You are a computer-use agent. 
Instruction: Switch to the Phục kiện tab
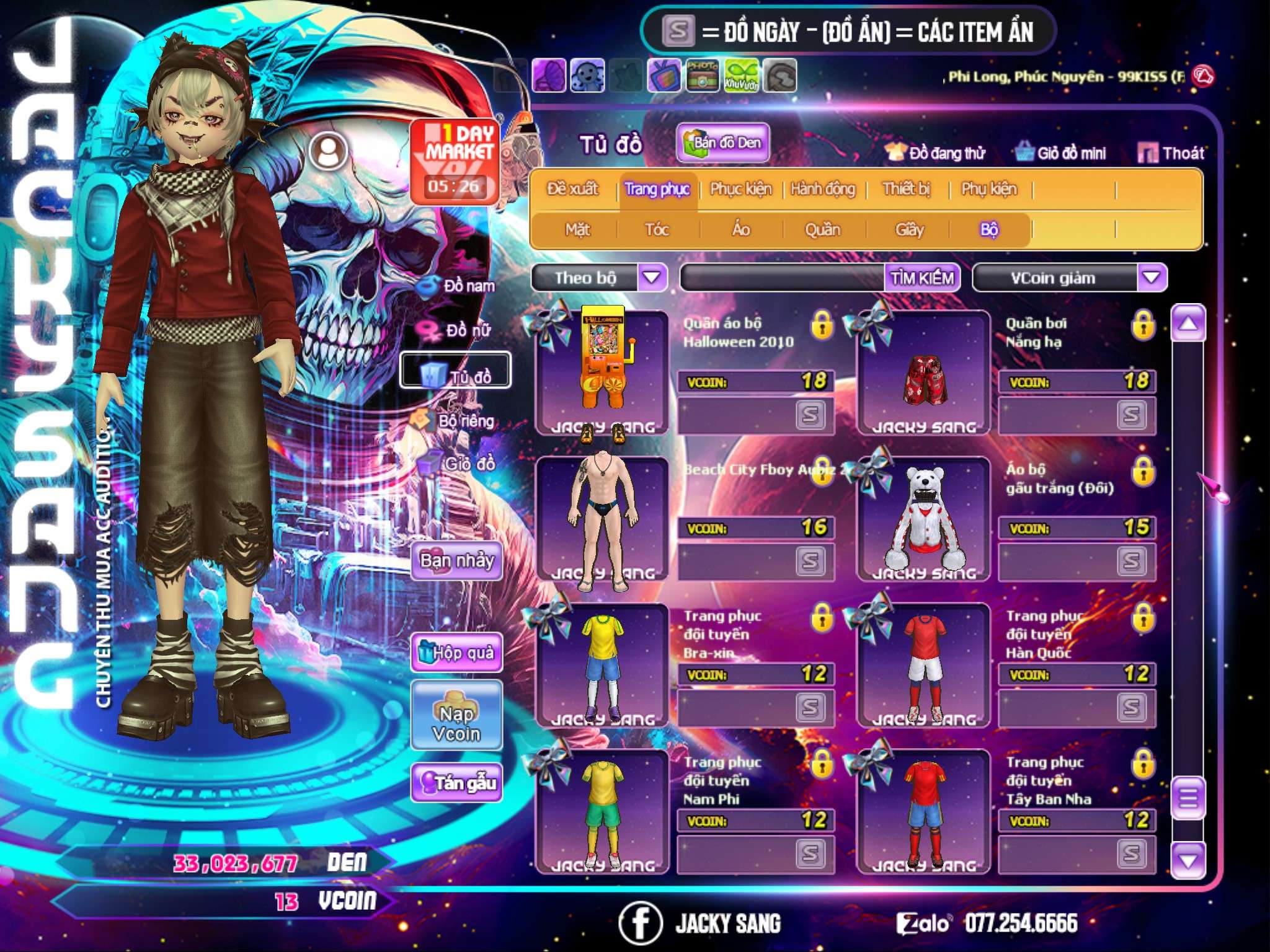[740, 188]
